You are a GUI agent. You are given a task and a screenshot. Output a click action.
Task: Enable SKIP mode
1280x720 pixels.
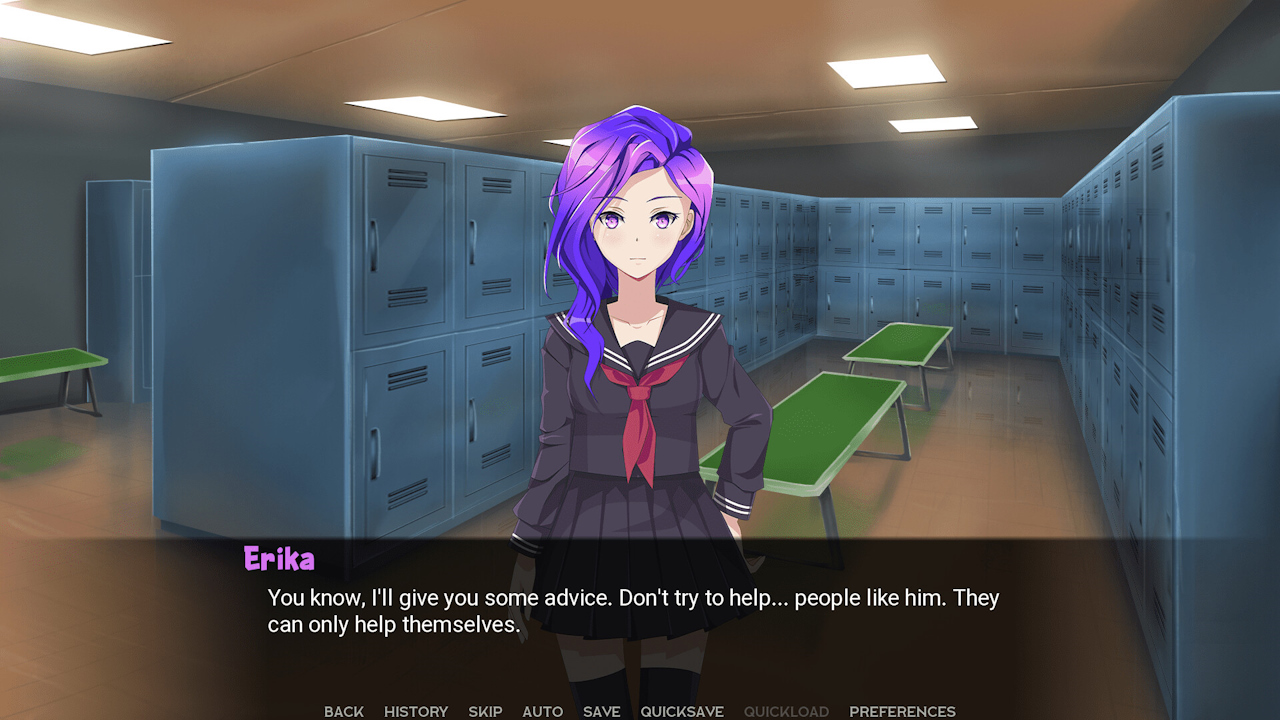(485, 711)
